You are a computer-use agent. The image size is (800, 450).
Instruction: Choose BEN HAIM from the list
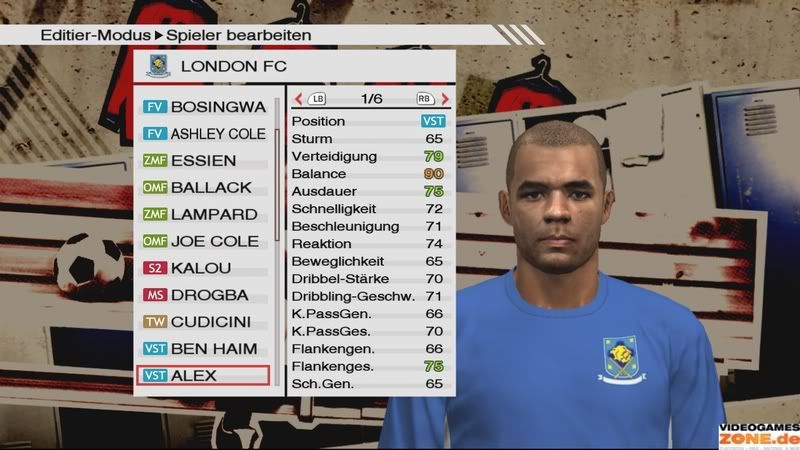pos(203,349)
